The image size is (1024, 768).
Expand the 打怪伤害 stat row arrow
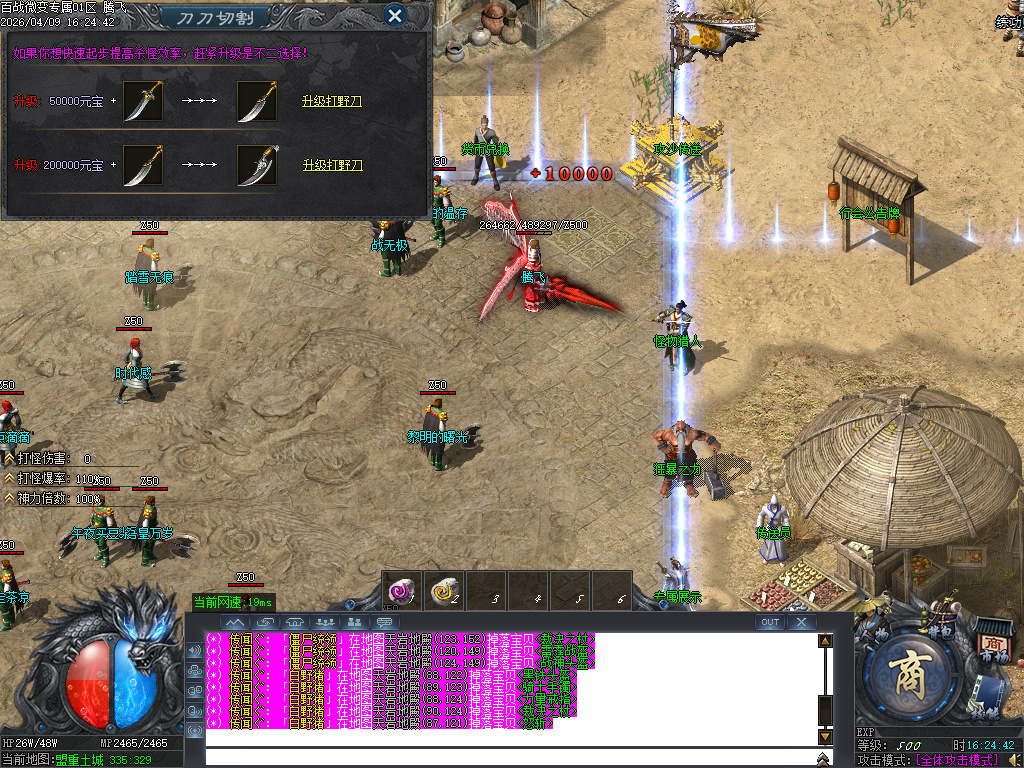click(10, 458)
